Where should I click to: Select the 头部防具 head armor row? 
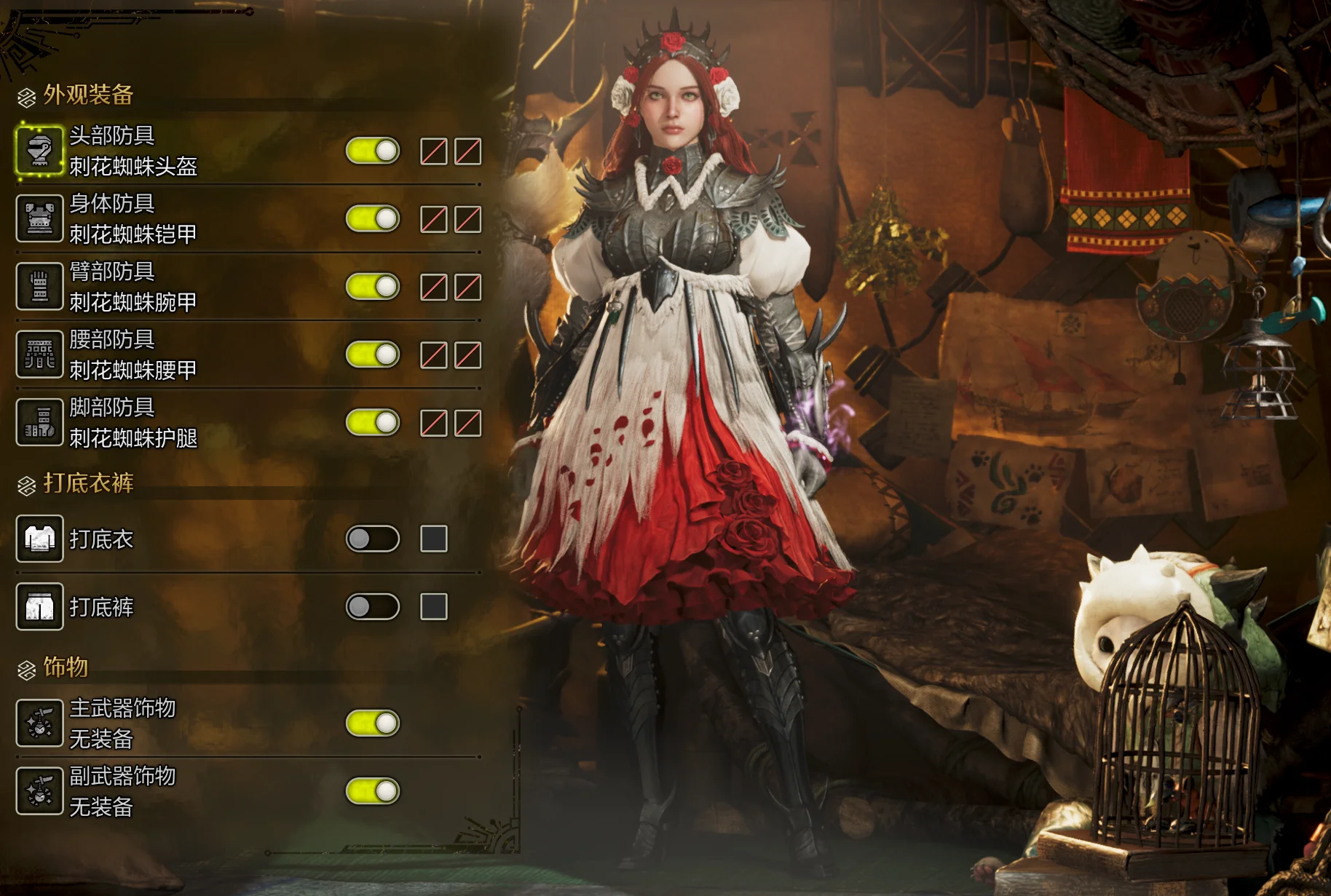pos(133,151)
